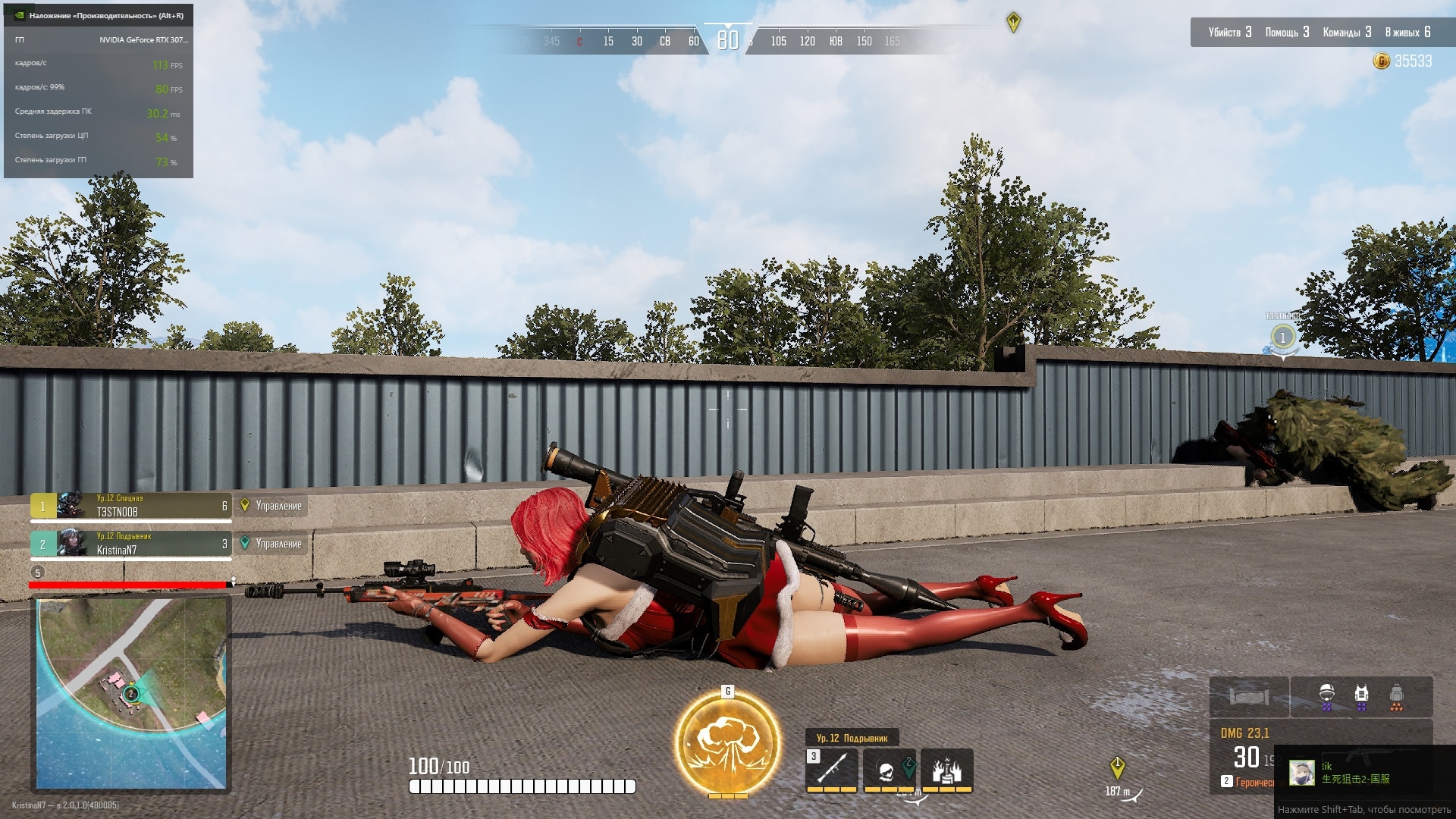Viewport: 1456px width, 819px height.
Task: Select teammate T3STNOOB's squad row
Action: click(x=130, y=506)
